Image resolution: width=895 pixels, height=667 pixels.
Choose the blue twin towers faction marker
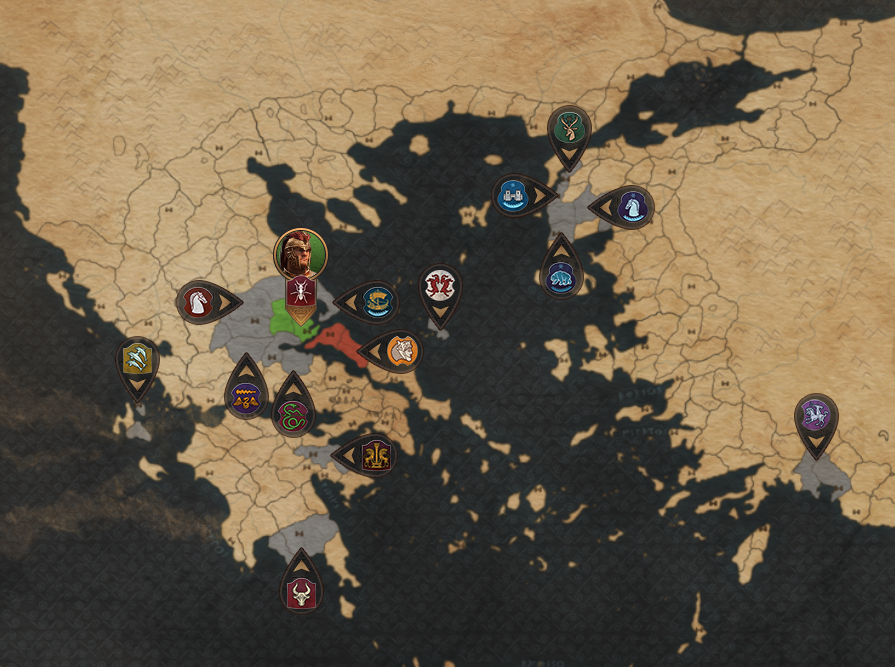514,195
